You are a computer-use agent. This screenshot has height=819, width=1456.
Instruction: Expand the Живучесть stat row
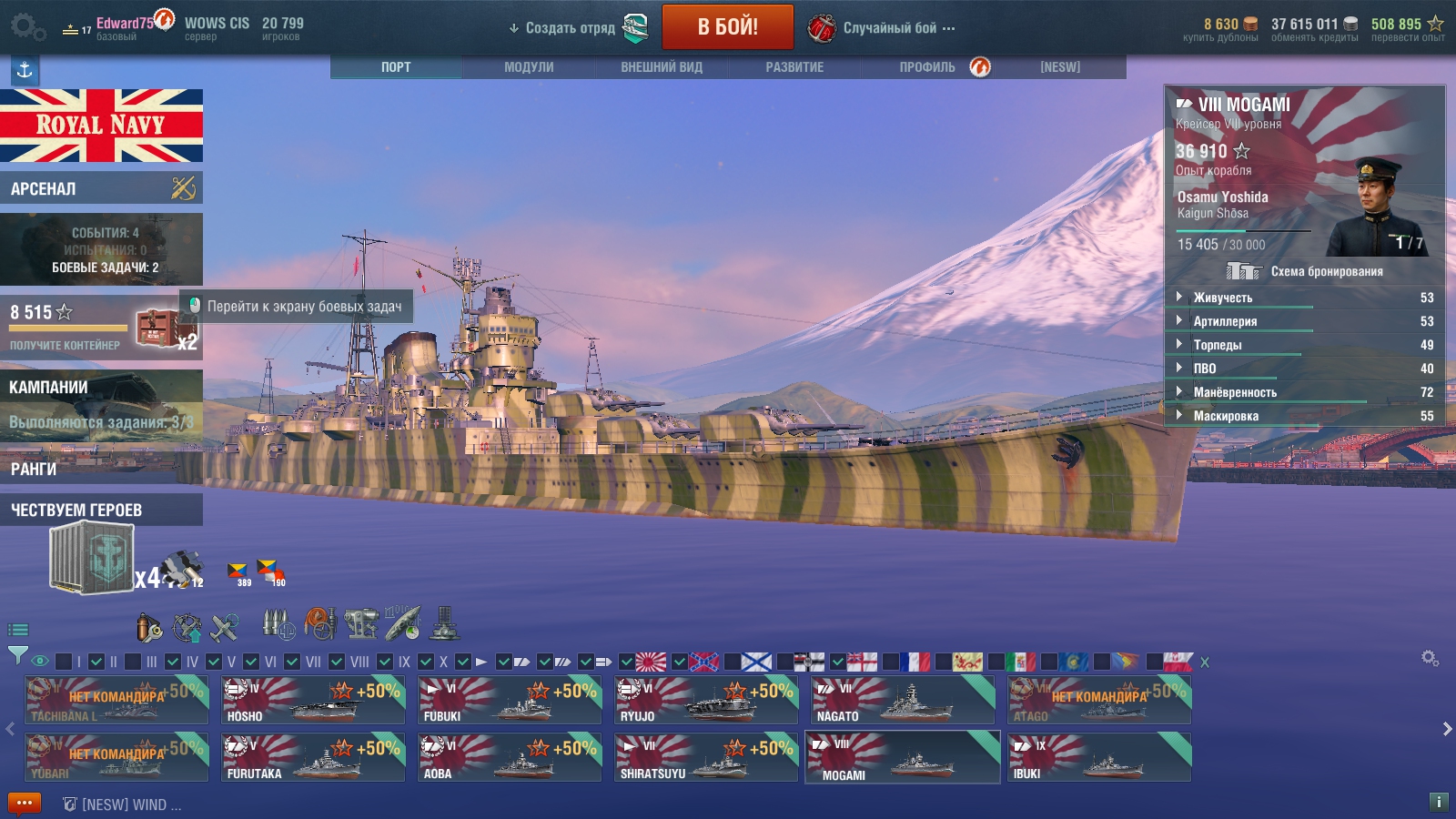tap(1222, 298)
